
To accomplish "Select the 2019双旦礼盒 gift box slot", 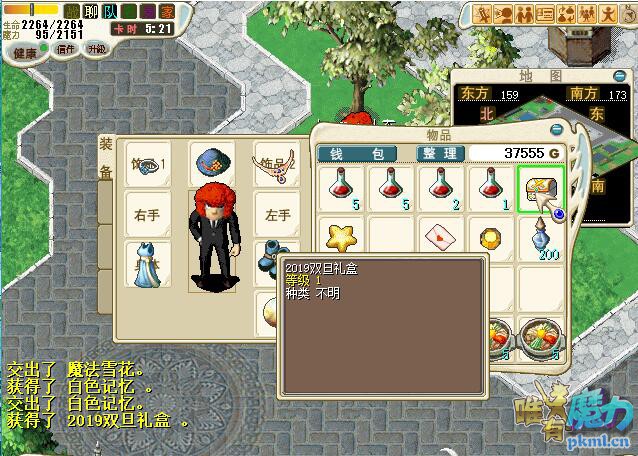I will (x=541, y=188).
